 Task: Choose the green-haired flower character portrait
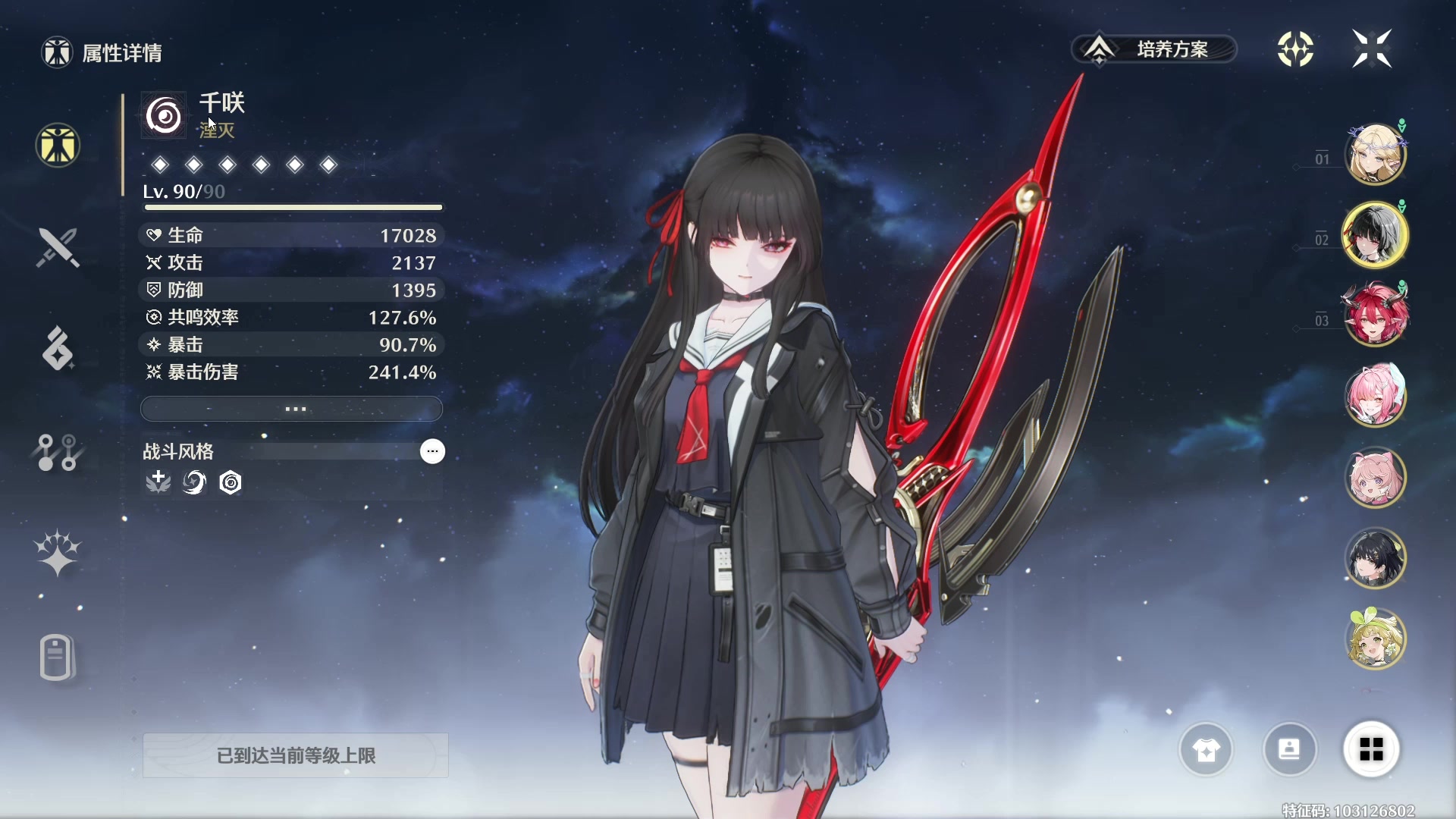click(1375, 639)
